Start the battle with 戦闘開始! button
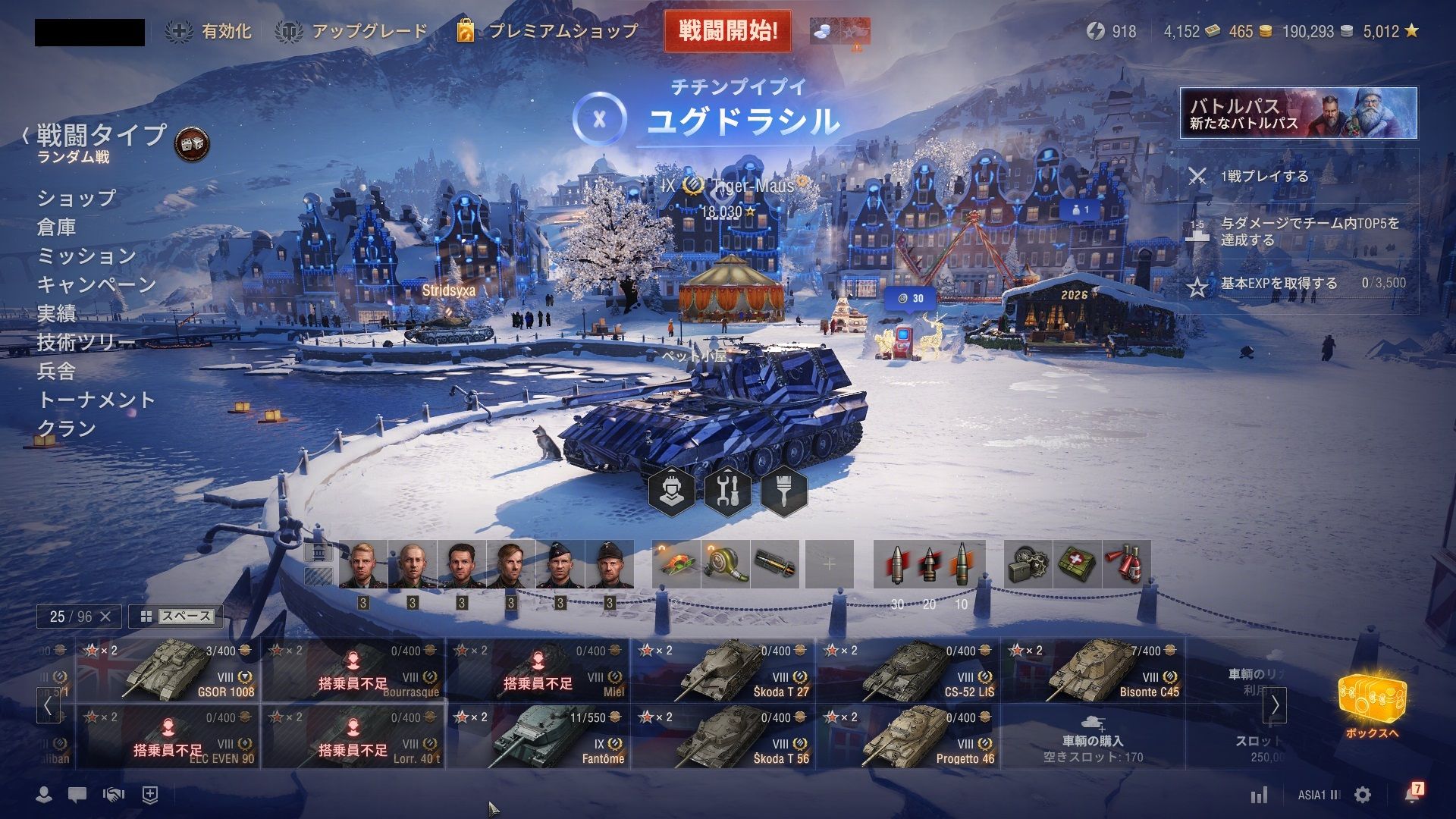 727,31
